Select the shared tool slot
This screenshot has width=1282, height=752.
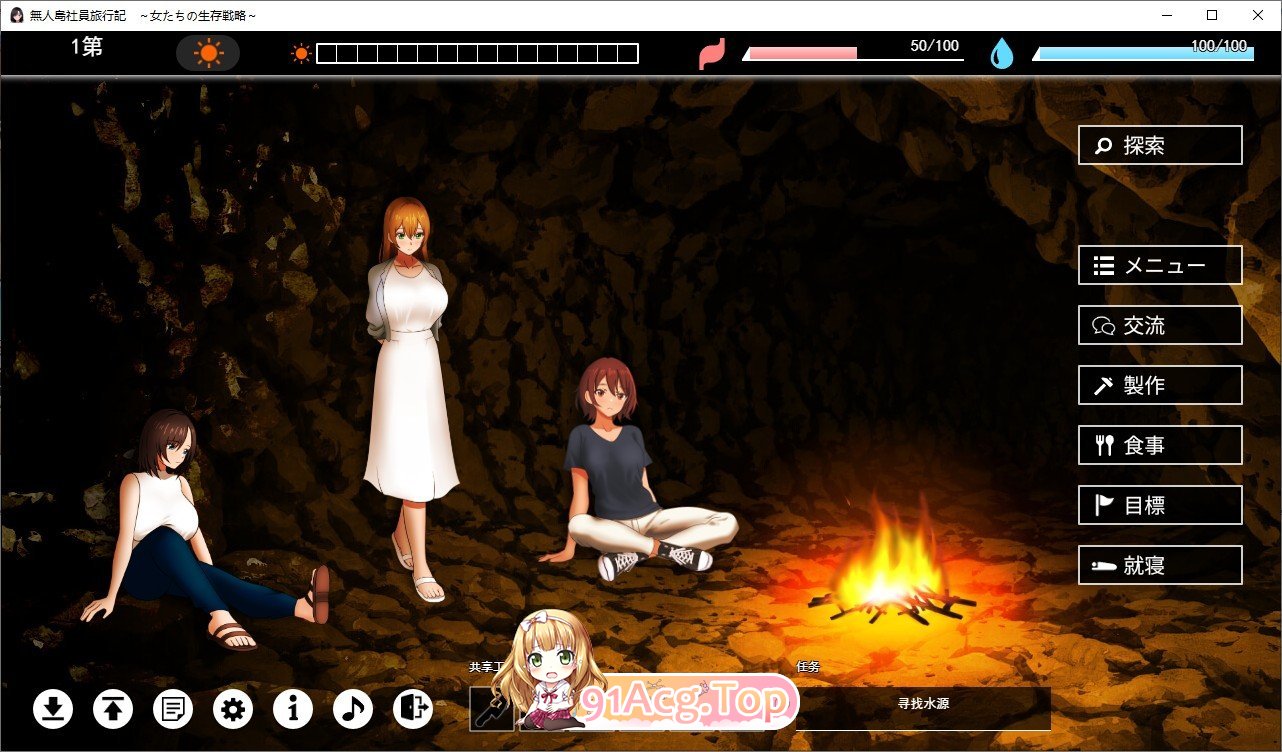coord(491,709)
